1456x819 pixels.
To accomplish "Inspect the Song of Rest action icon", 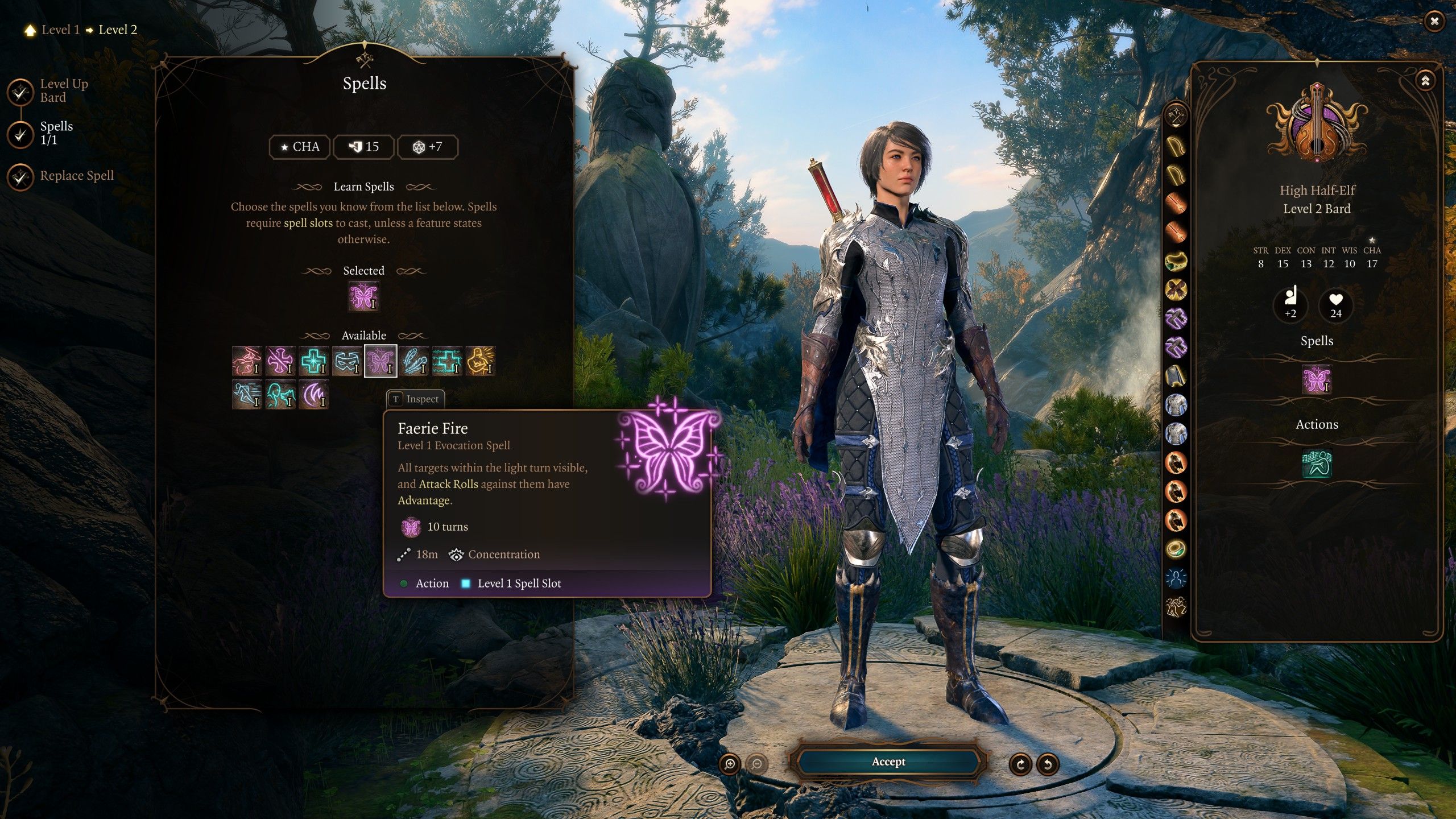I will click(1317, 463).
